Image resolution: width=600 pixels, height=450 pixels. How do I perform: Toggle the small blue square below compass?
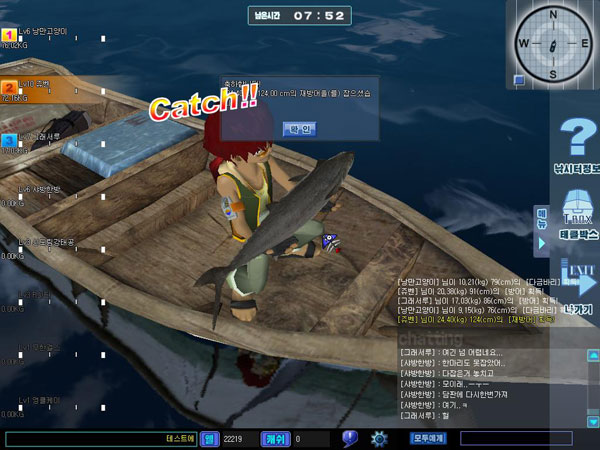(x=520, y=81)
